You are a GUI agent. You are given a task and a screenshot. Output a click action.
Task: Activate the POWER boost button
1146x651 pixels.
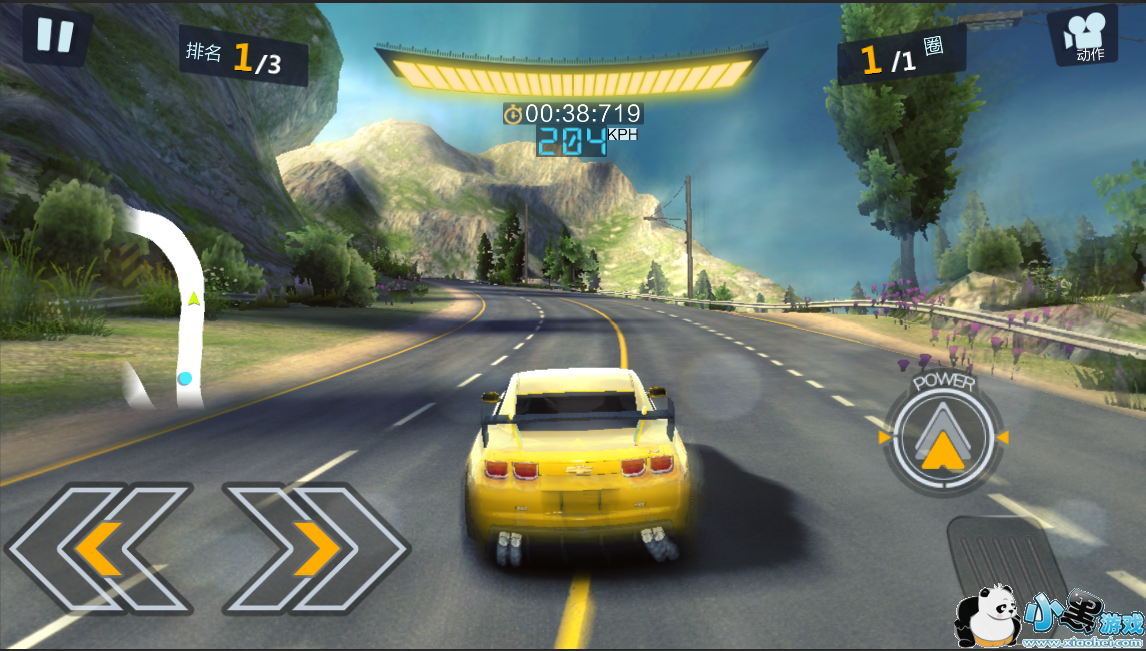(940, 438)
